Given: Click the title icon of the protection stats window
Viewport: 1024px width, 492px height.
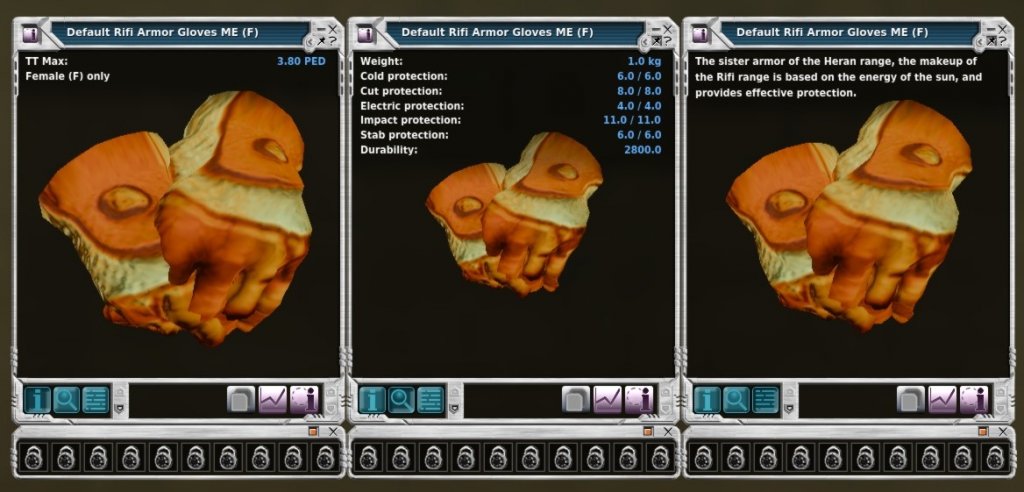Looking at the screenshot, I should click(365, 33).
